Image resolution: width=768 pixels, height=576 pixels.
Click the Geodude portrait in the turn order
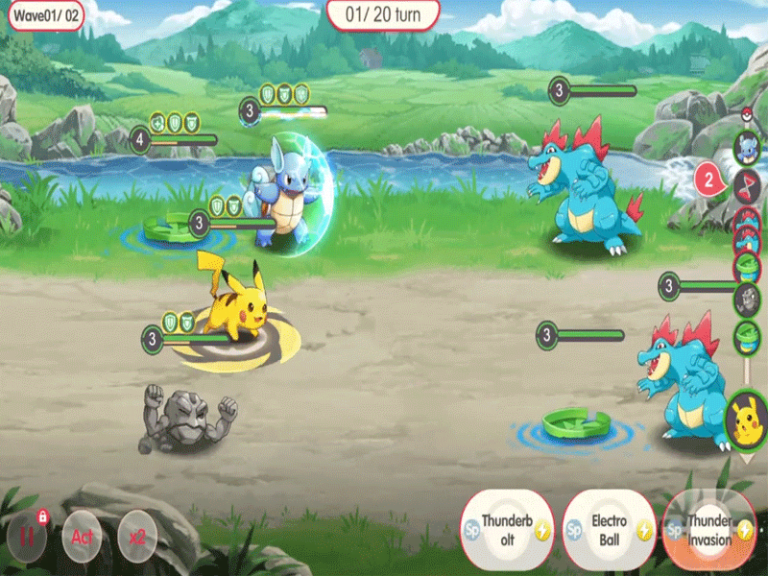[747, 298]
